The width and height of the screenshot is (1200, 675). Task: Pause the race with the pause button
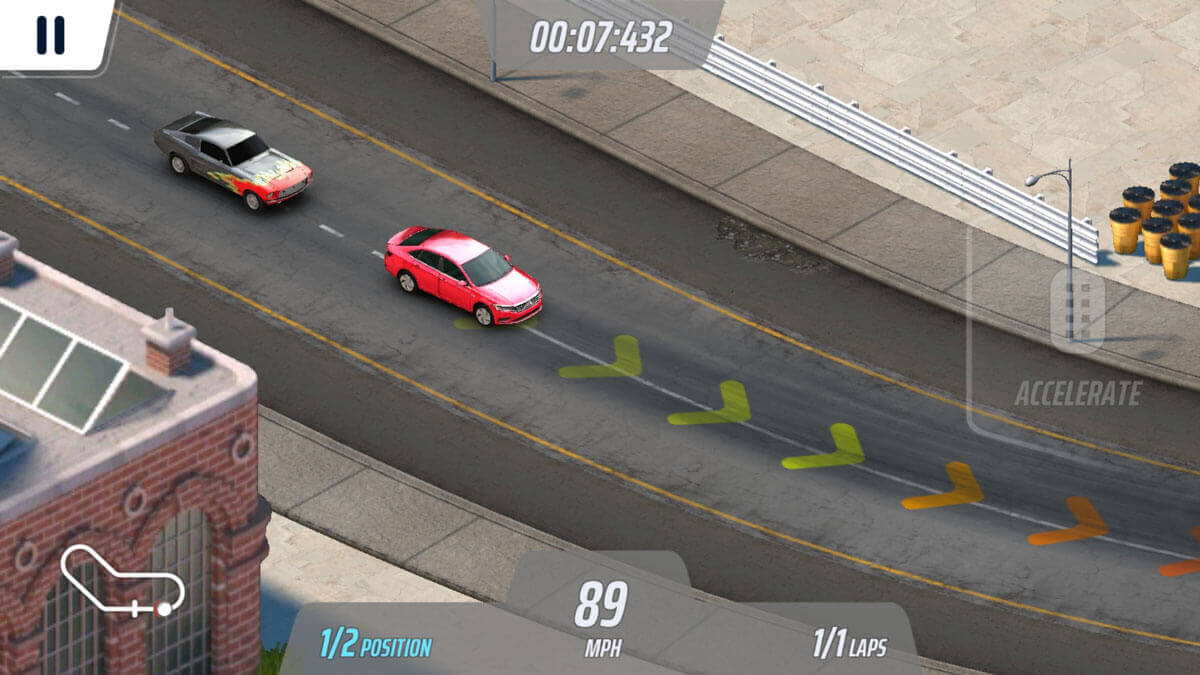coord(50,35)
